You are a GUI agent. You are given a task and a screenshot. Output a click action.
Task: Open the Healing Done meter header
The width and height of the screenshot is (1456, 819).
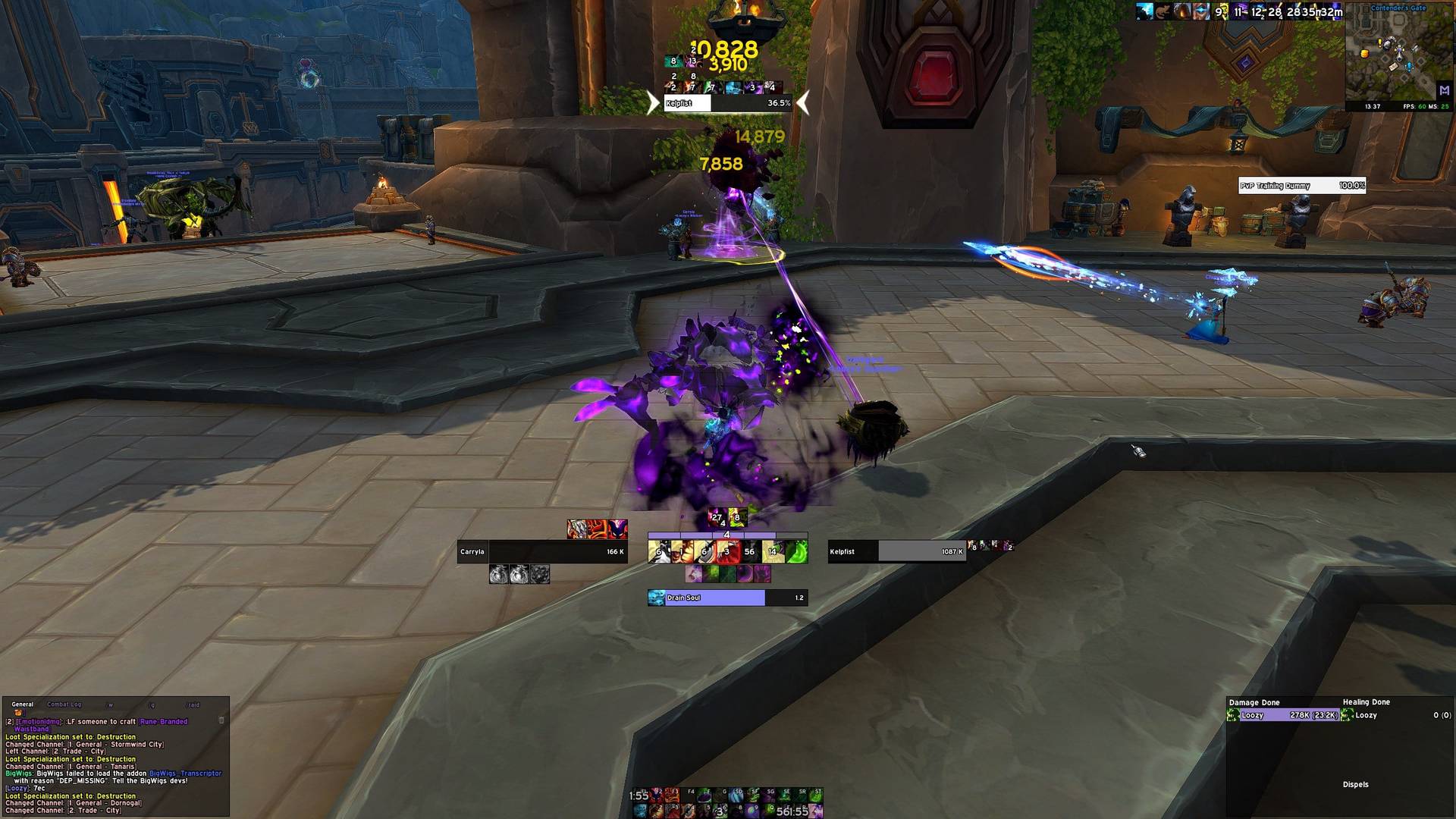tap(1366, 702)
